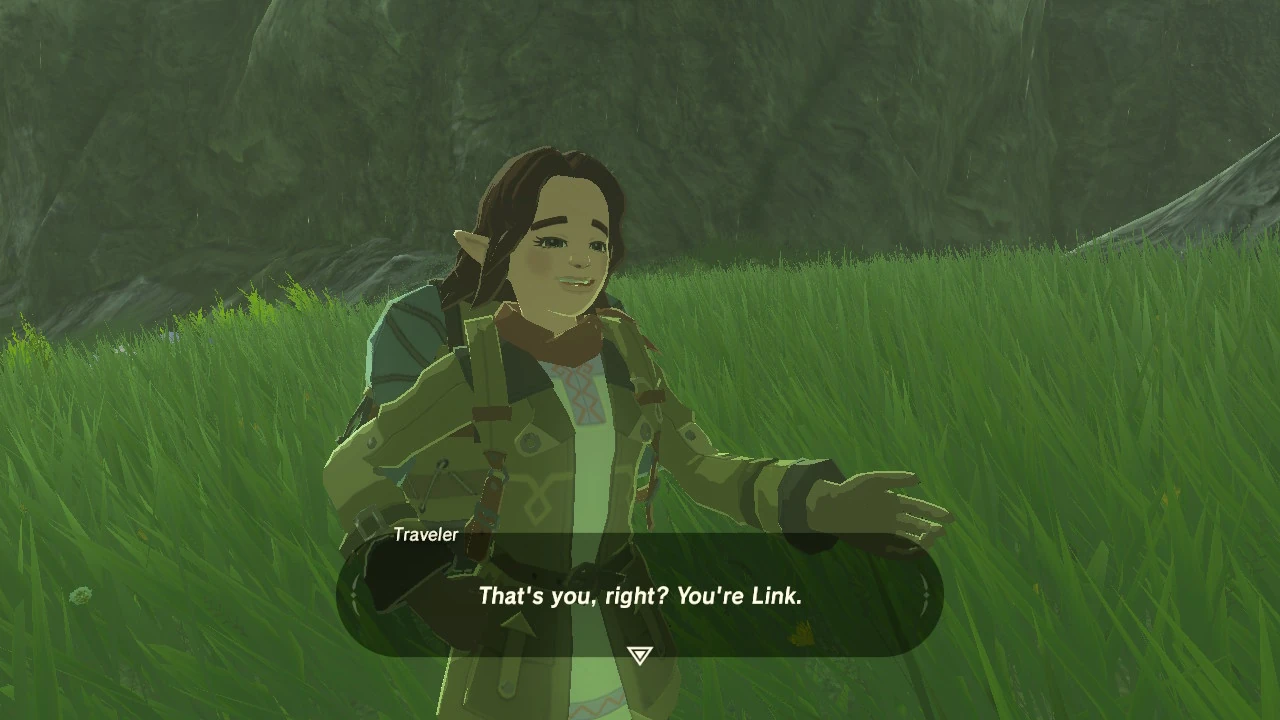Click the triangle advance-dialogue indicator
The height and width of the screenshot is (720, 1280).
(639, 653)
